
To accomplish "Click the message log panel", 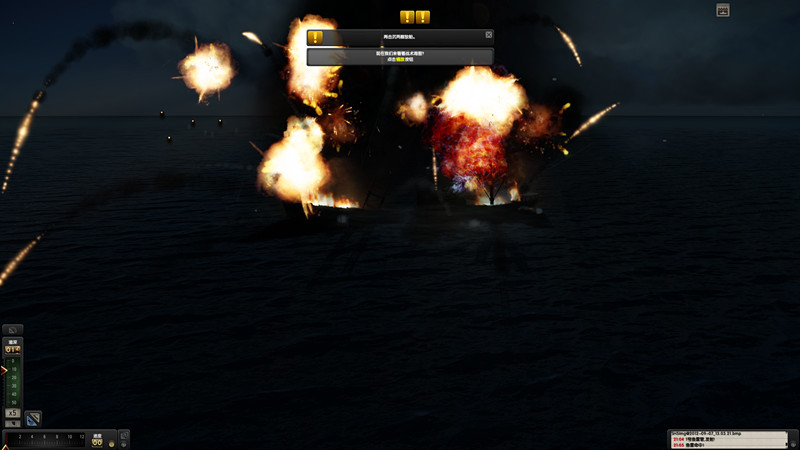I will click(732, 440).
